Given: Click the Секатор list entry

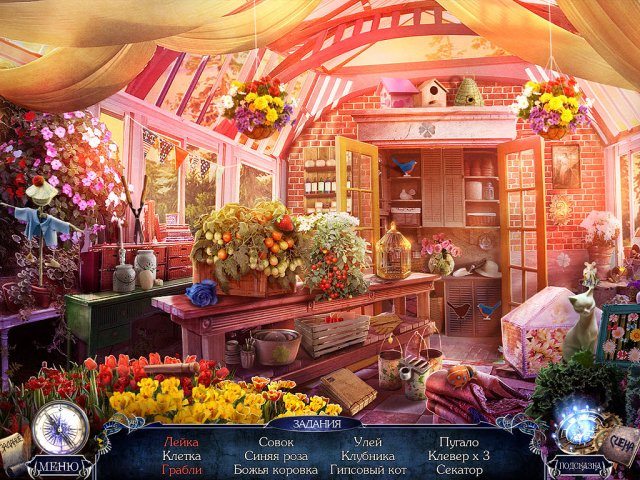Looking at the screenshot, I should click(x=459, y=469).
